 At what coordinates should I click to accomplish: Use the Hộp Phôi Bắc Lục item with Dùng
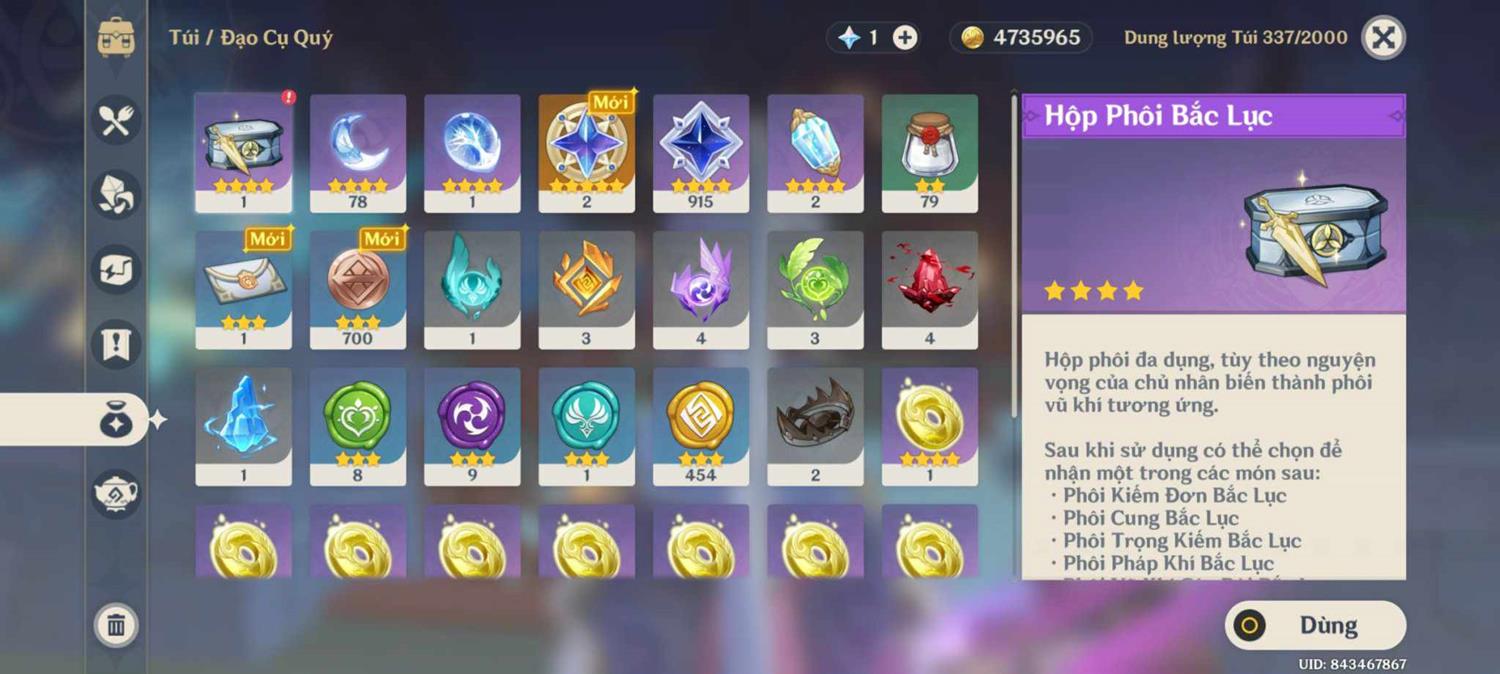pos(1315,626)
